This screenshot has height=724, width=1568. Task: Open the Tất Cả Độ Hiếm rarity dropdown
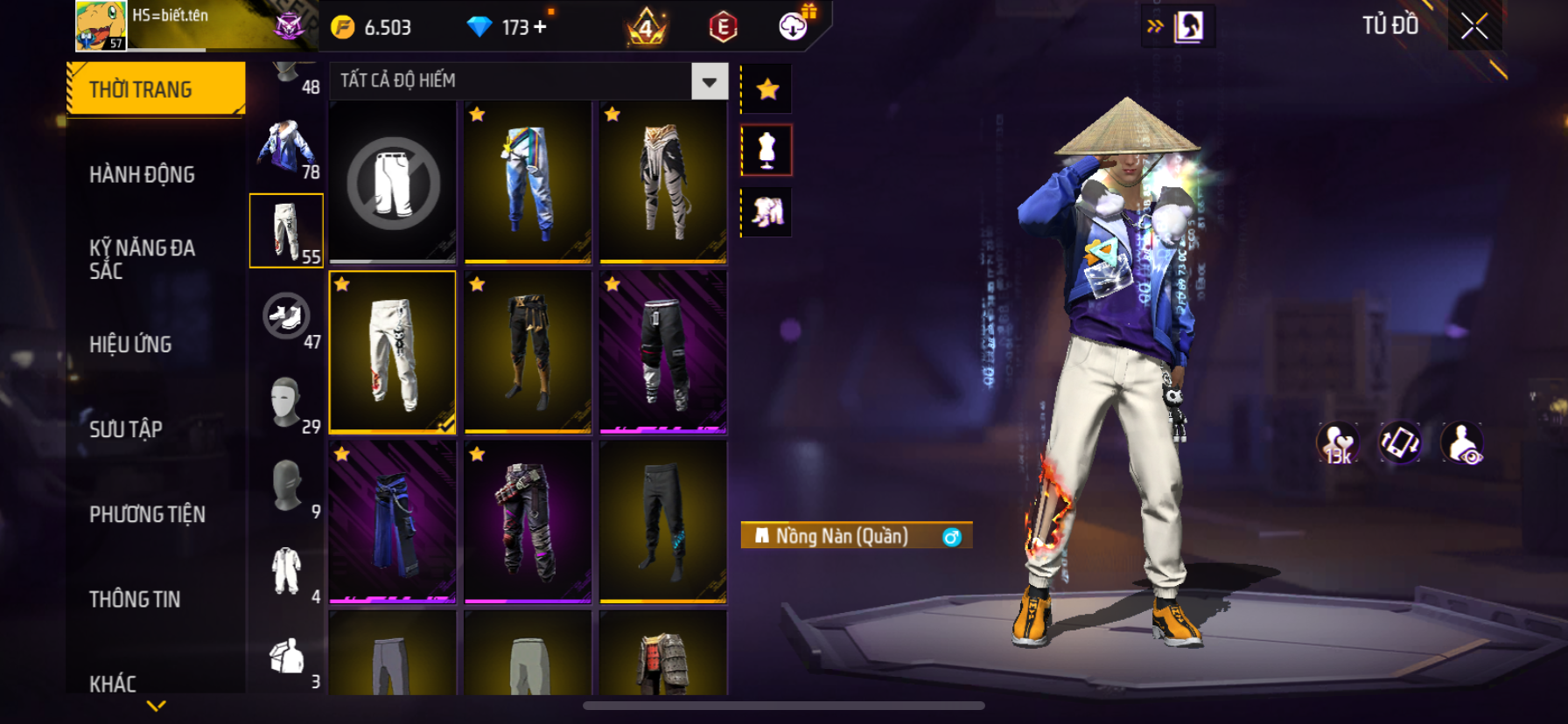point(709,81)
